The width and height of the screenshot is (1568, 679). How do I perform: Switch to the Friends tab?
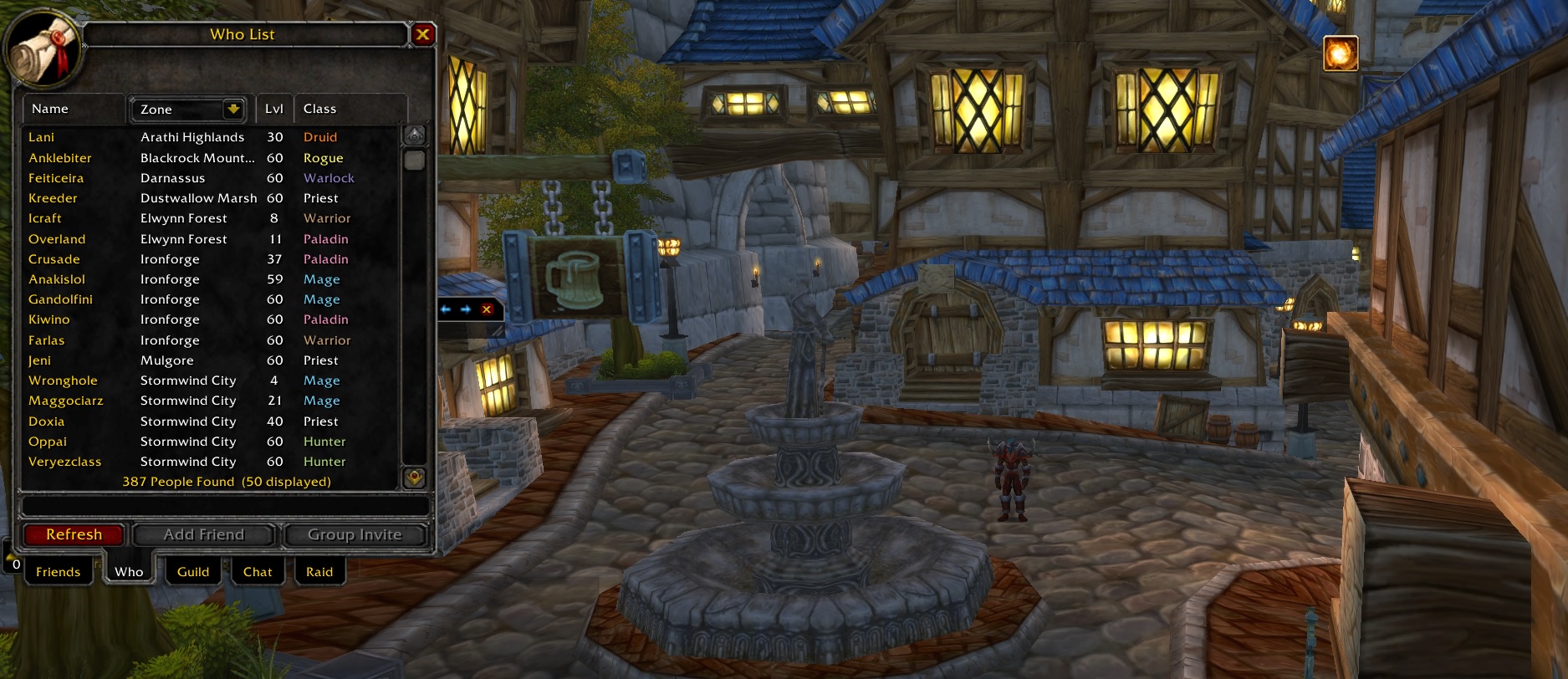58,572
